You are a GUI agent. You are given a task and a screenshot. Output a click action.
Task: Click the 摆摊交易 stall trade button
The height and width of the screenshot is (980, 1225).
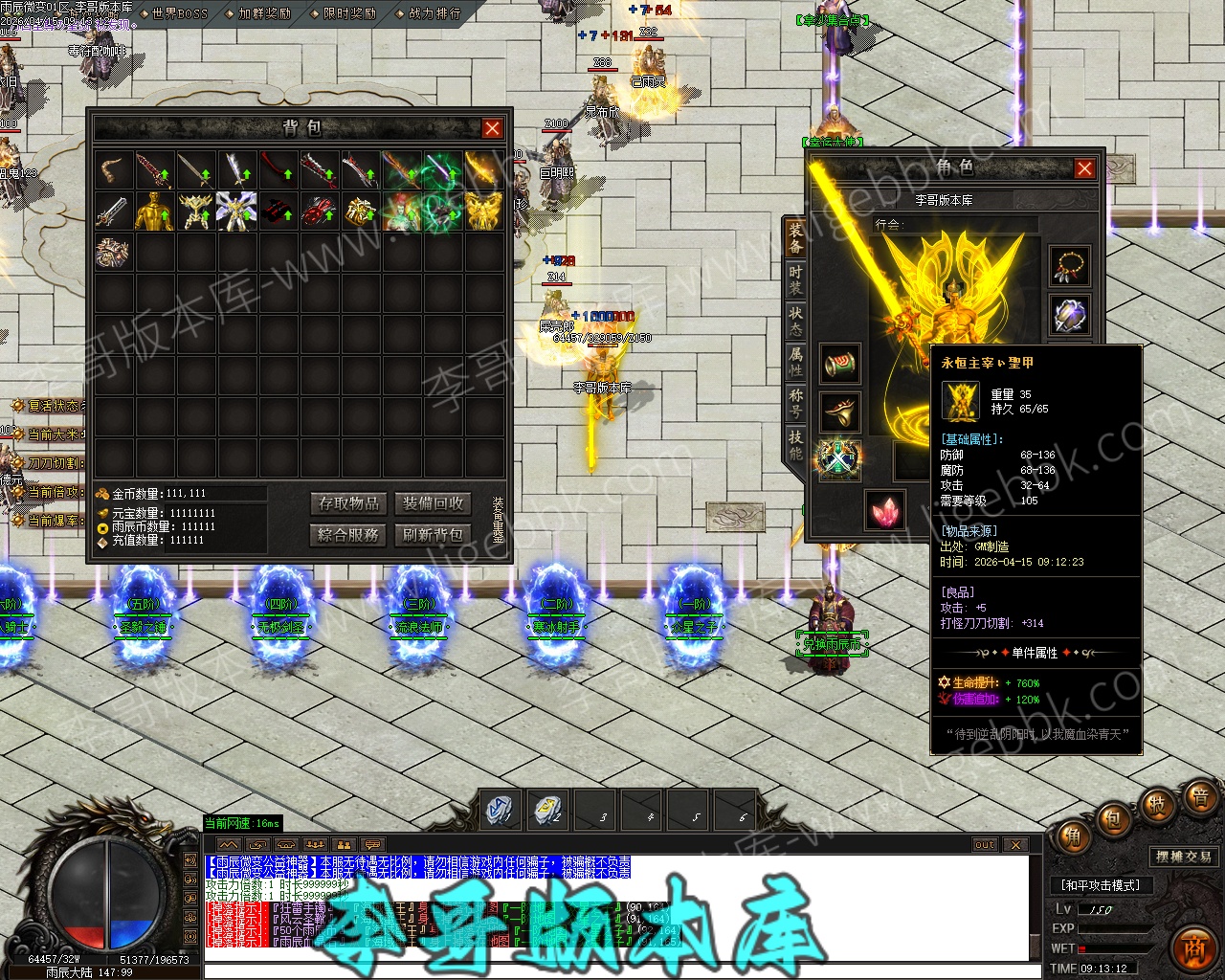(x=1184, y=857)
